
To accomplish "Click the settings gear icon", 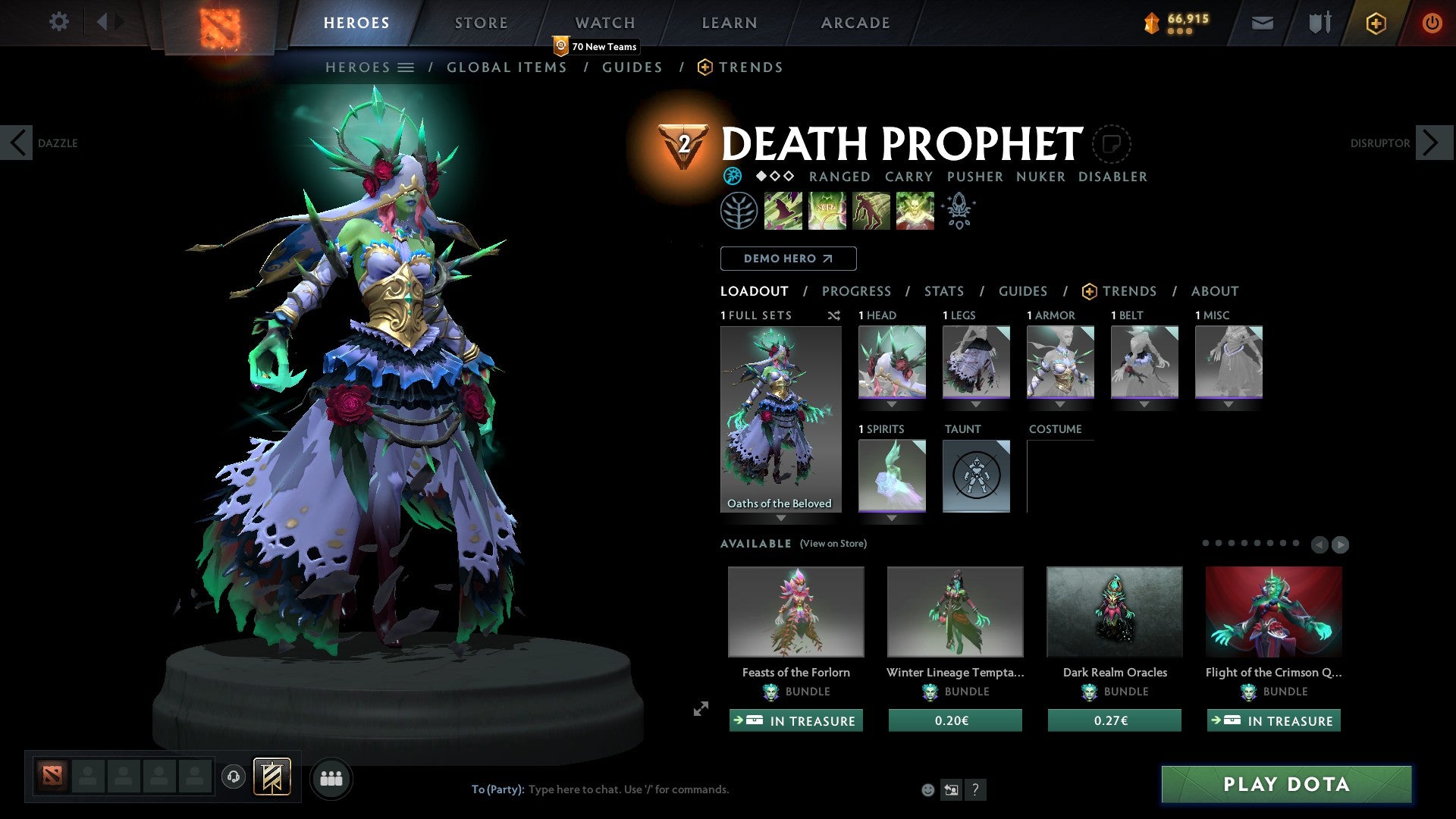I will (x=58, y=22).
